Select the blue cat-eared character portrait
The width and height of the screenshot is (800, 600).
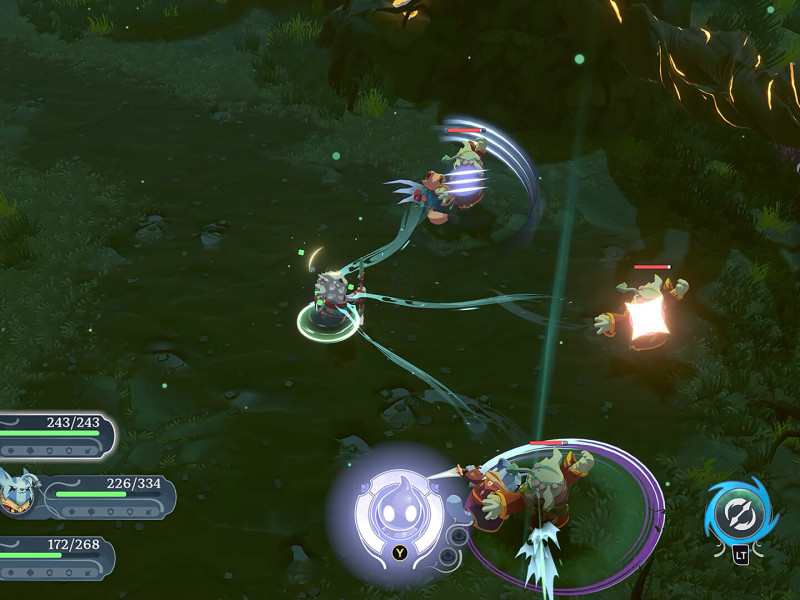(17, 492)
